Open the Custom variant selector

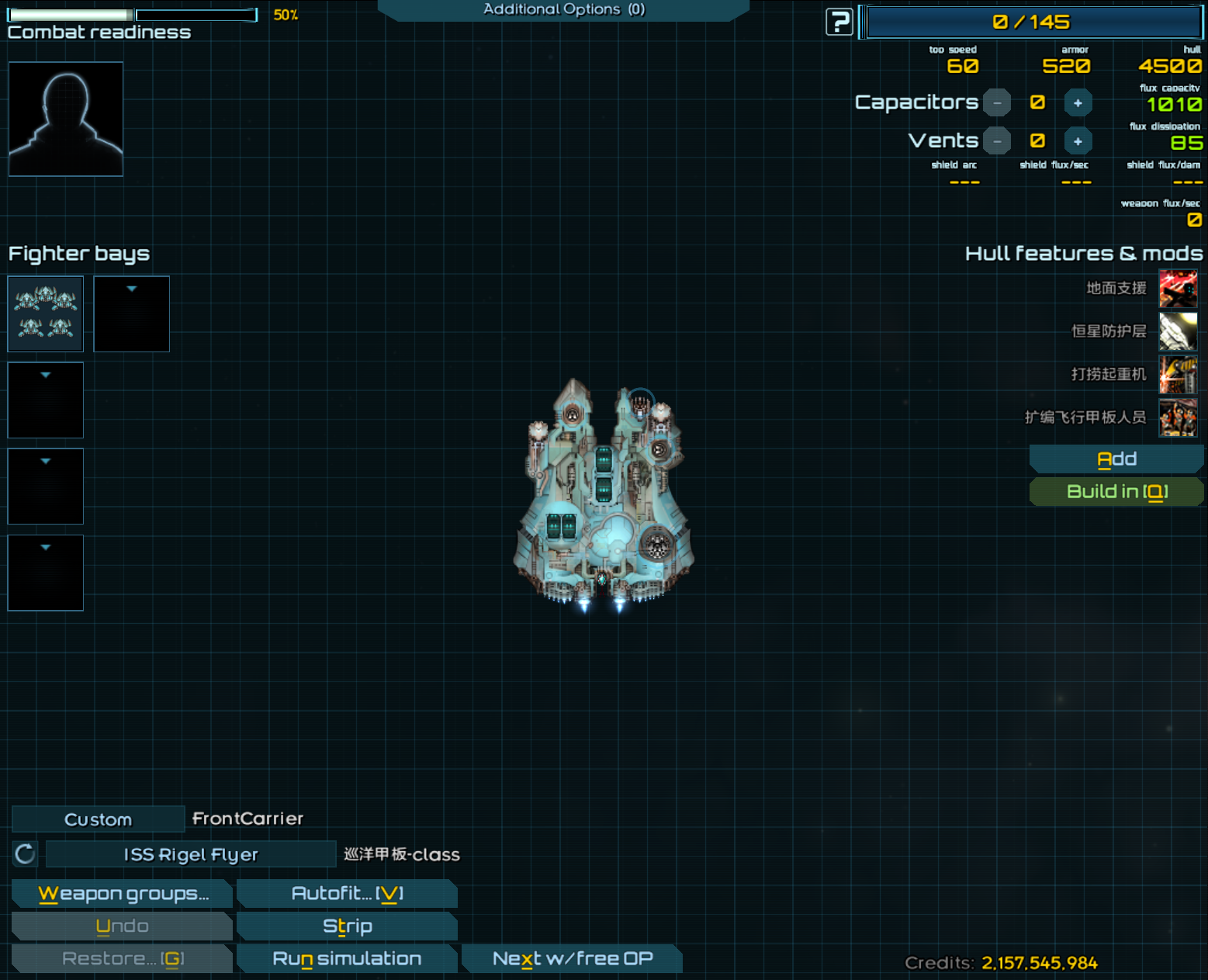point(98,819)
